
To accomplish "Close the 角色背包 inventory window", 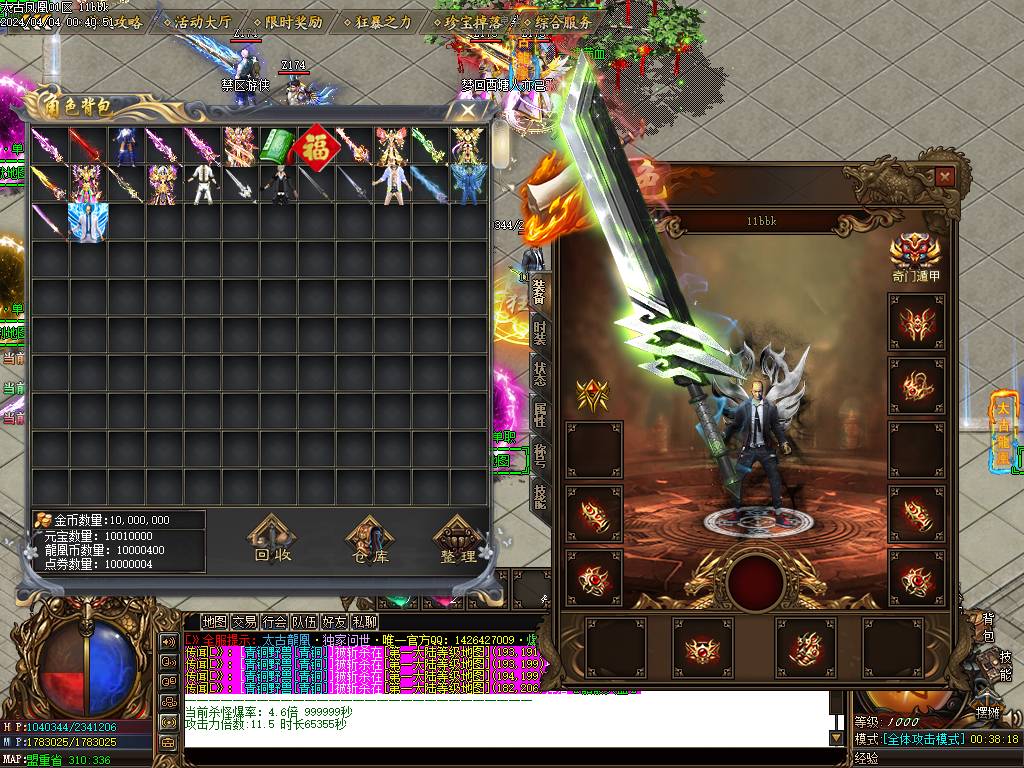I will click(x=467, y=110).
